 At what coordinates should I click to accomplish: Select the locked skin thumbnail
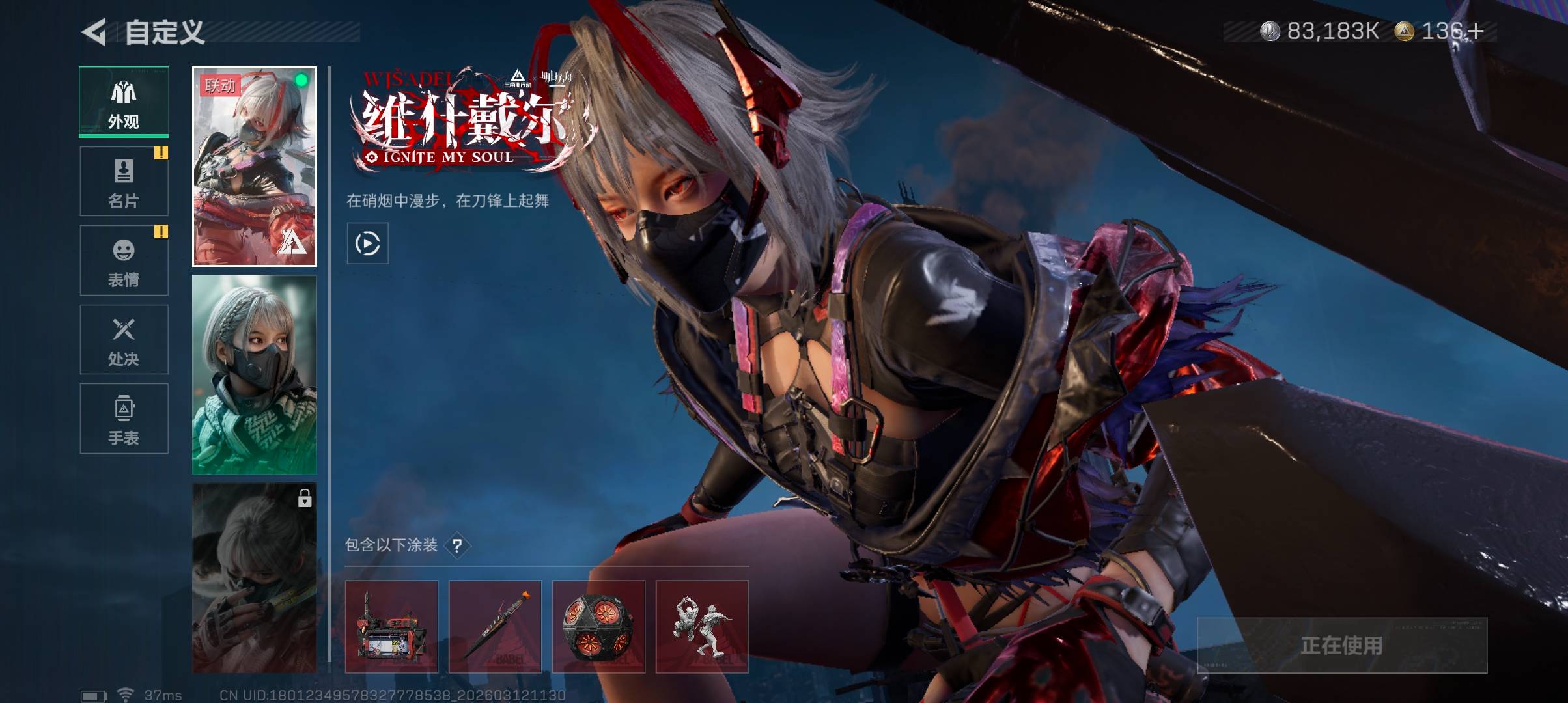pos(255,578)
